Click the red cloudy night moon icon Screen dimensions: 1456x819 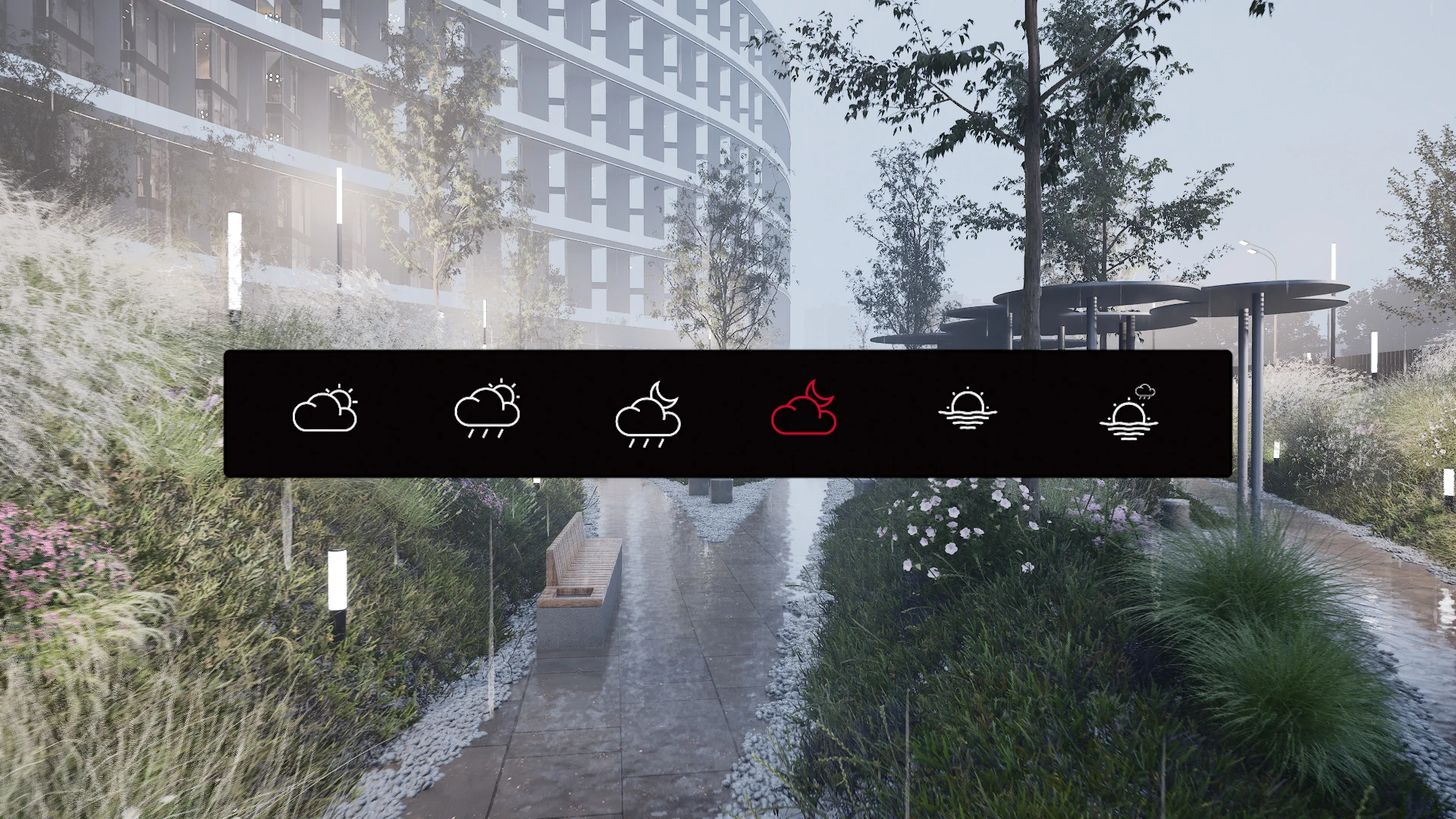tap(804, 409)
